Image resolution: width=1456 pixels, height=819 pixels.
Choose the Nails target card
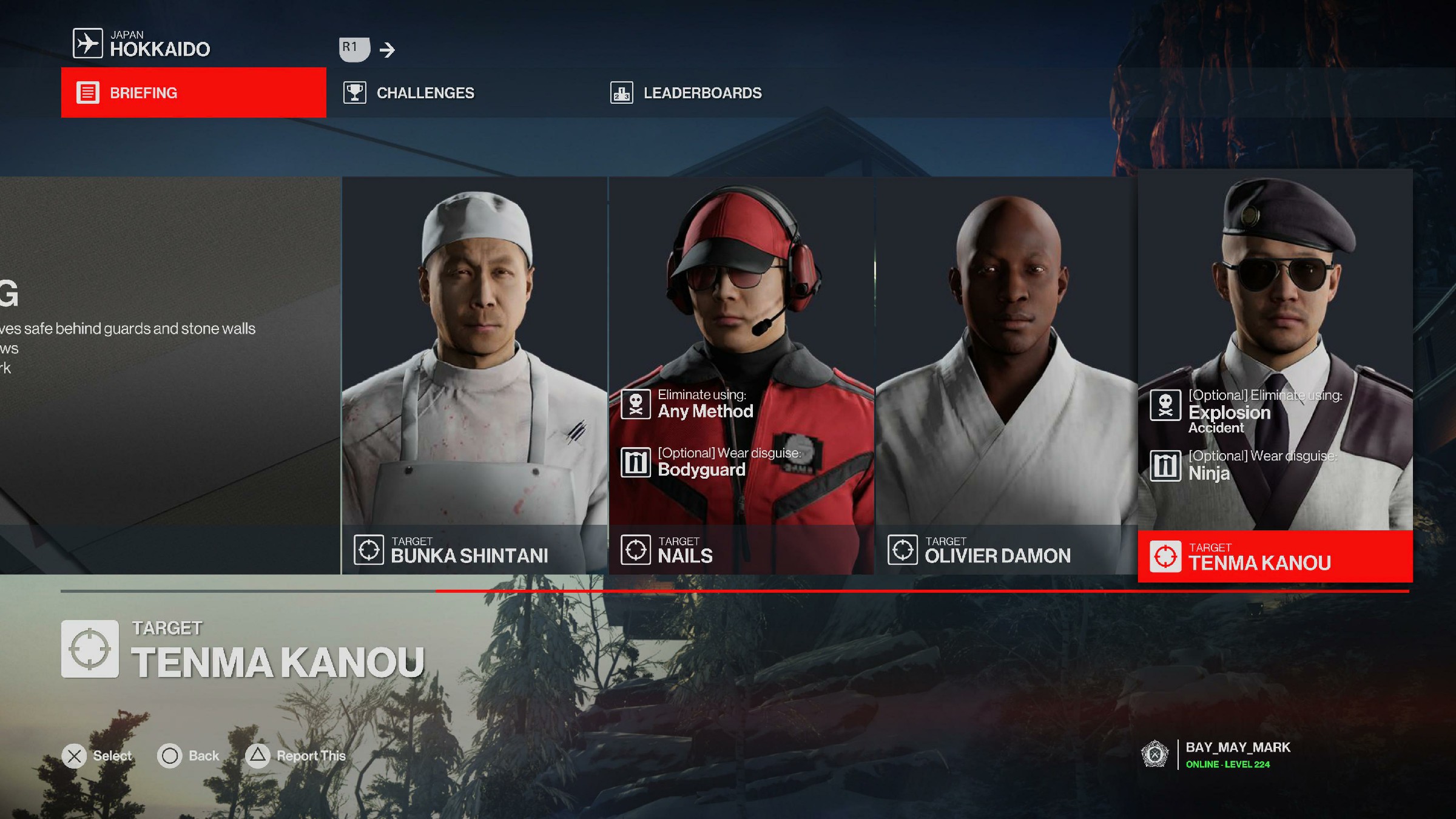click(x=741, y=375)
